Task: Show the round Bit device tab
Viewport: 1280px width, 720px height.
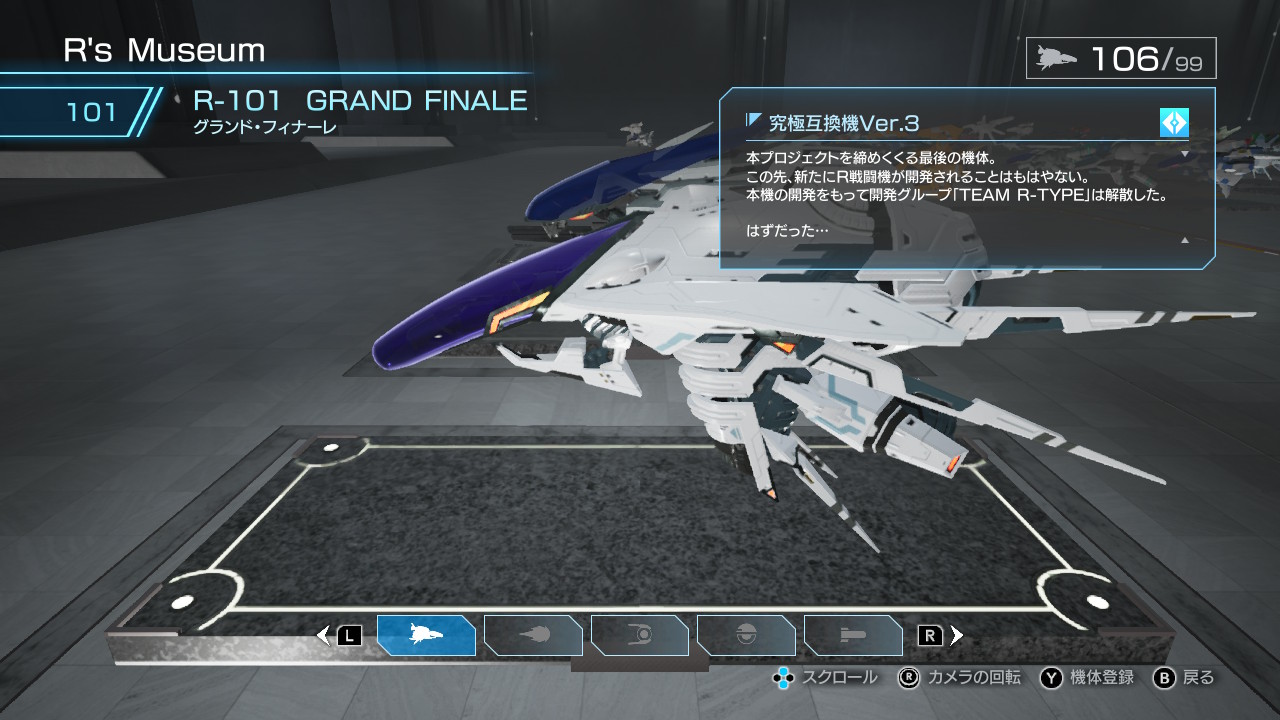Action: click(746, 635)
